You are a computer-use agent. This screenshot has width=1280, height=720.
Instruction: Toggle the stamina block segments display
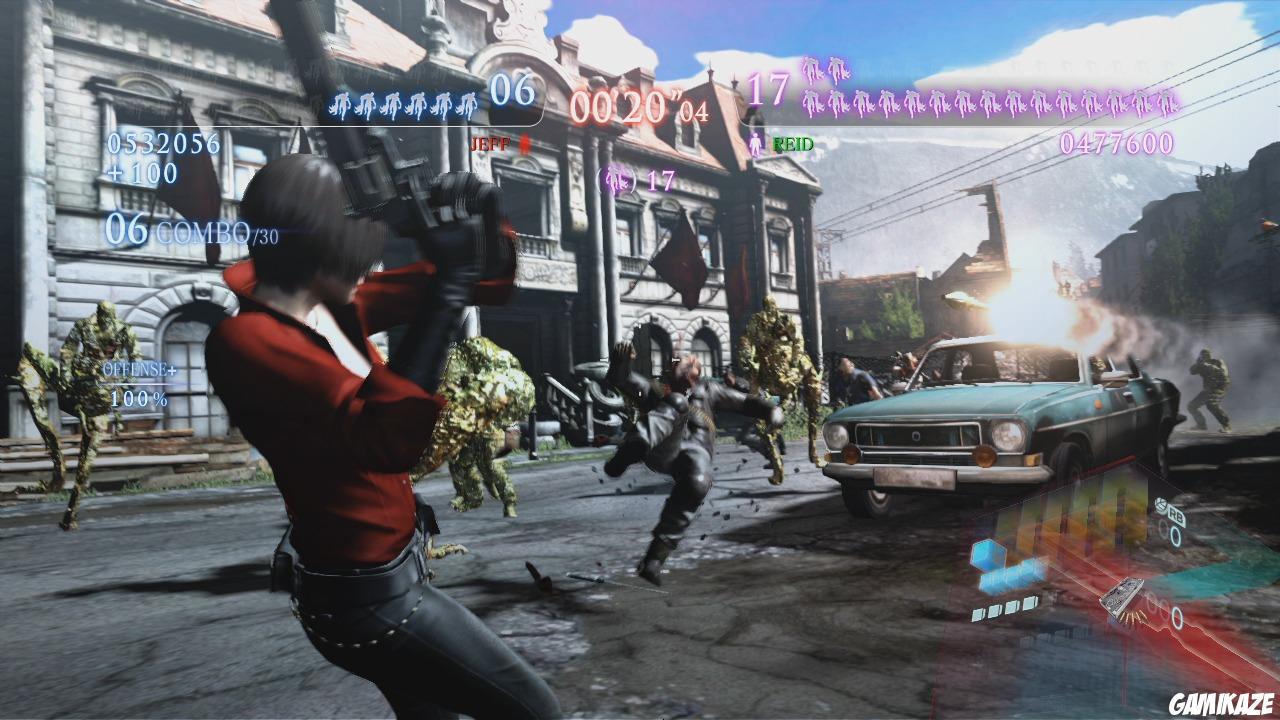[1003, 607]
